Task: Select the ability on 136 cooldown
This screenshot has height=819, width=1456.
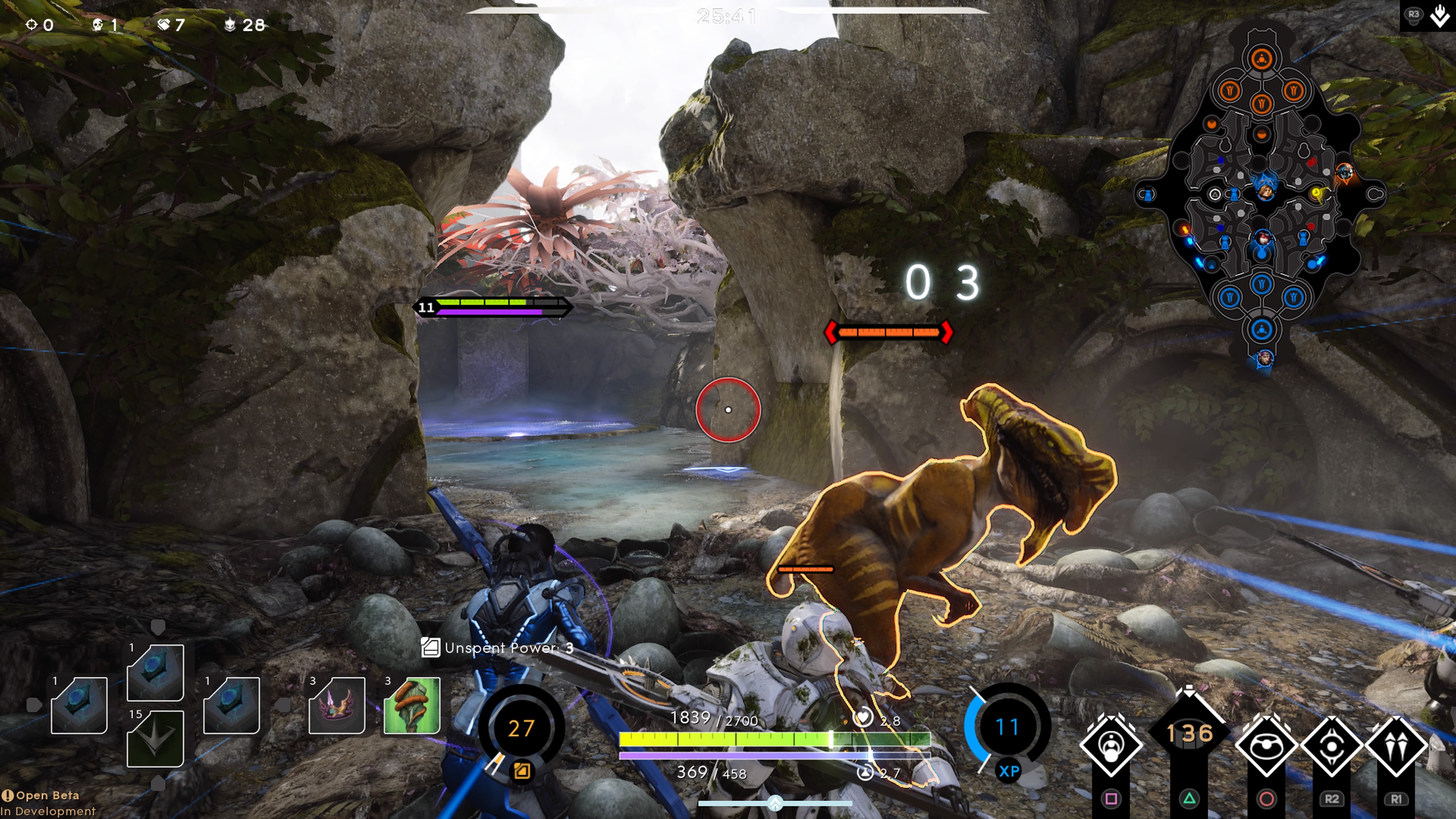Action: (1189, 734)
